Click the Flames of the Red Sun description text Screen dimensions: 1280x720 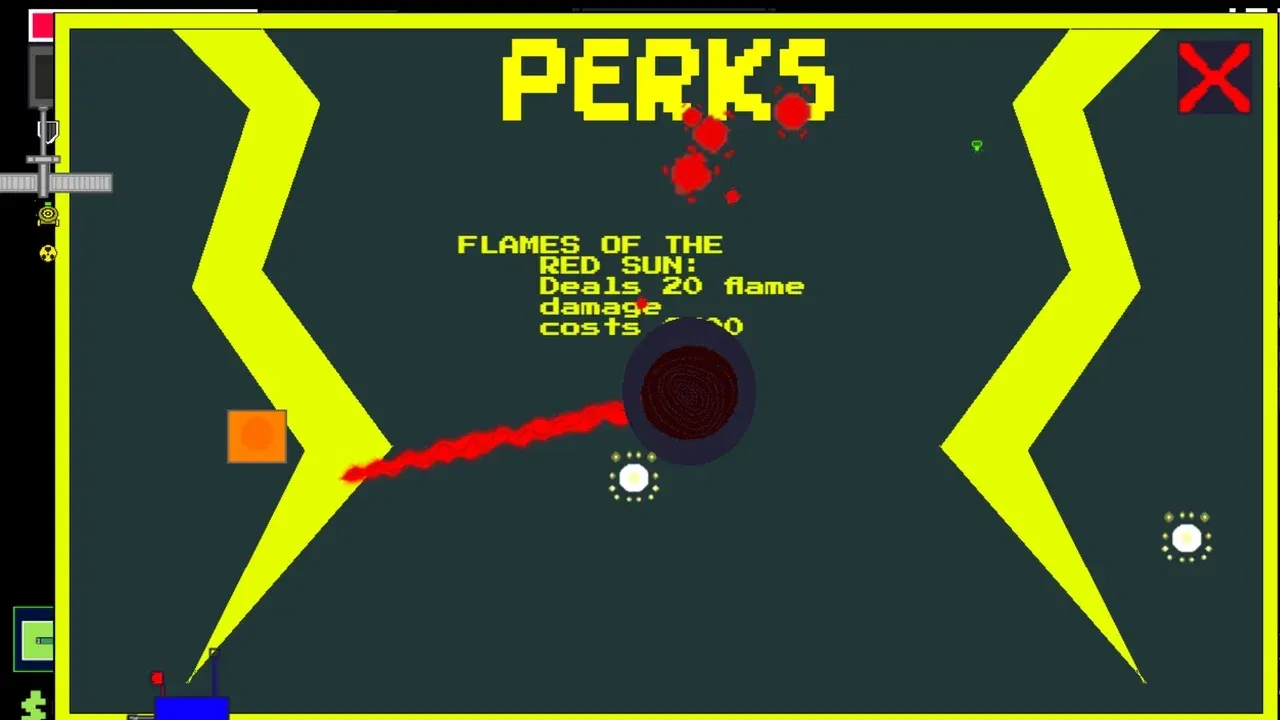(630, 285)
